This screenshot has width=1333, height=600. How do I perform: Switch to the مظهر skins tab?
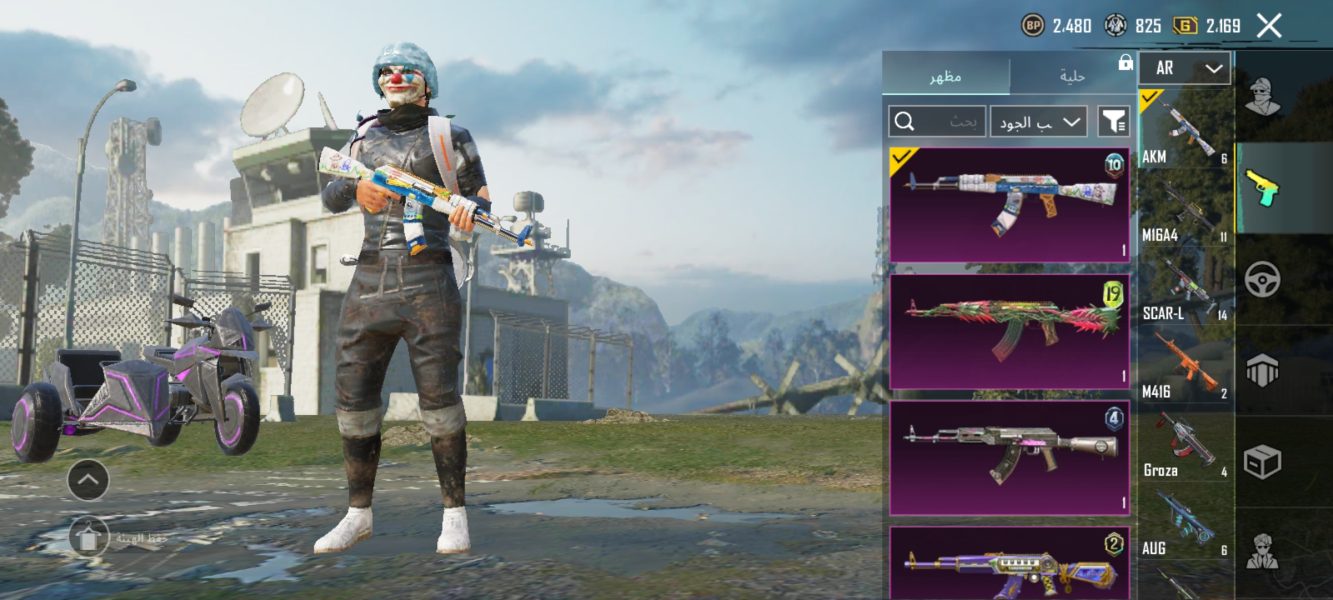946,76
